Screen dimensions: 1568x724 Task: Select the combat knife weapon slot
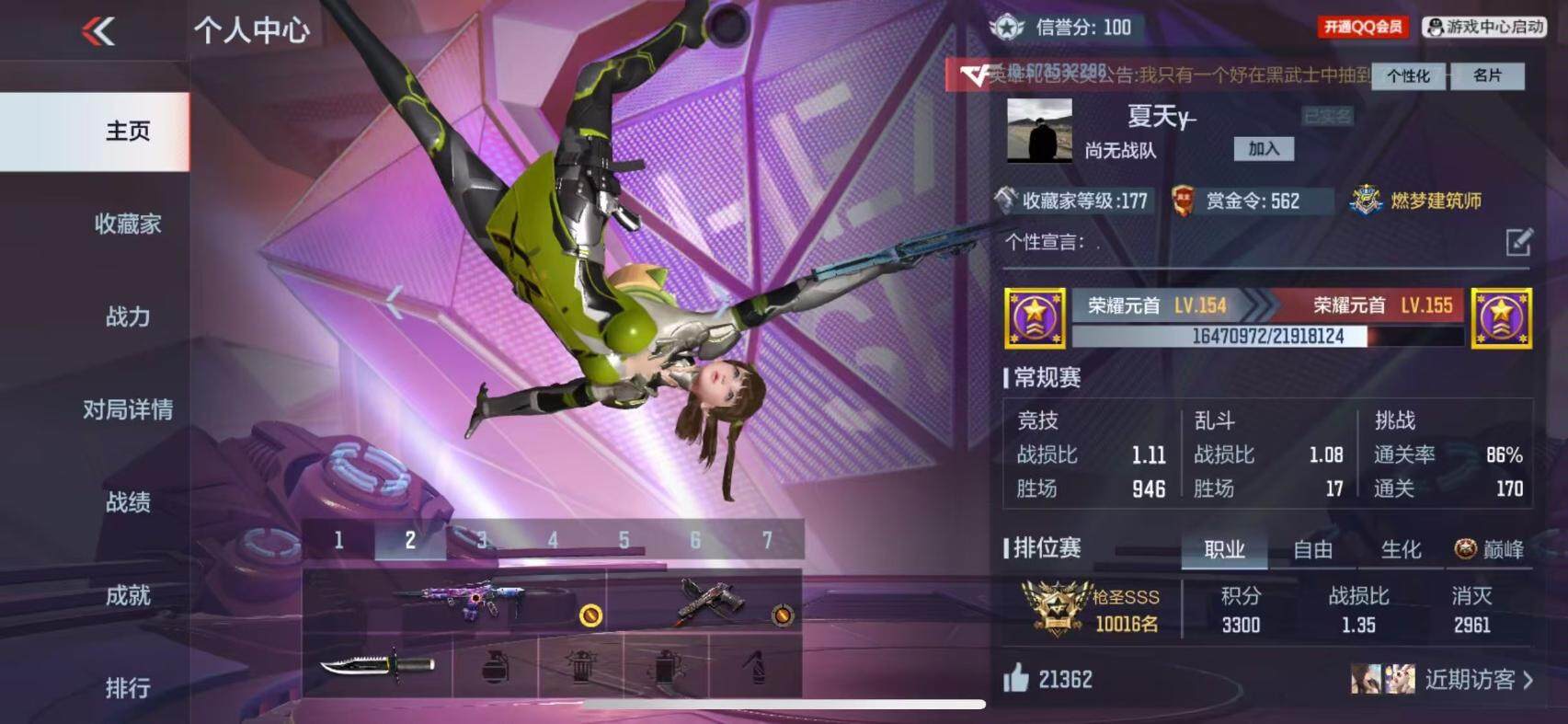click(x=377, y=664)
